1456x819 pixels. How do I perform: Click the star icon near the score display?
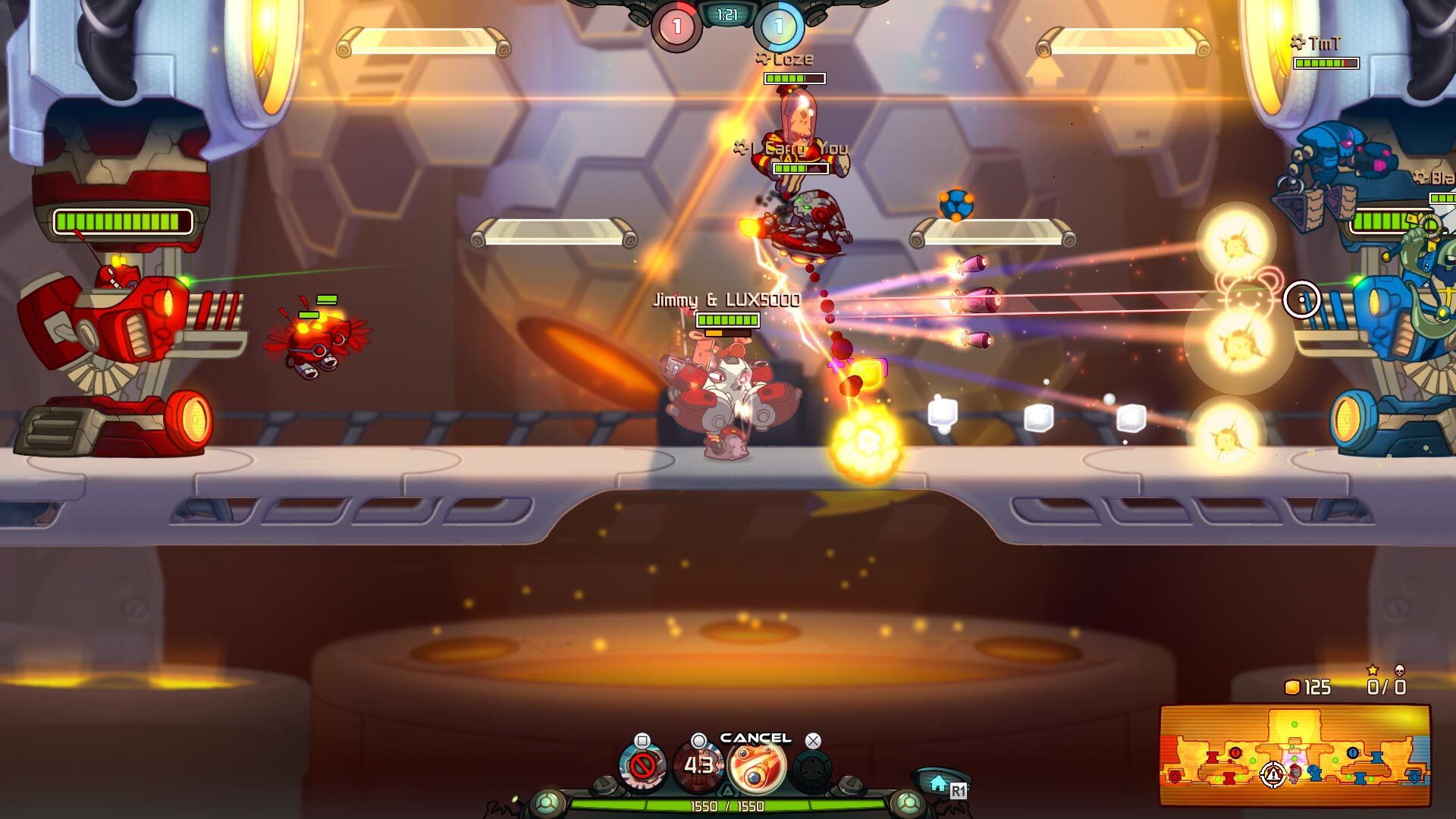[1373, 670]
